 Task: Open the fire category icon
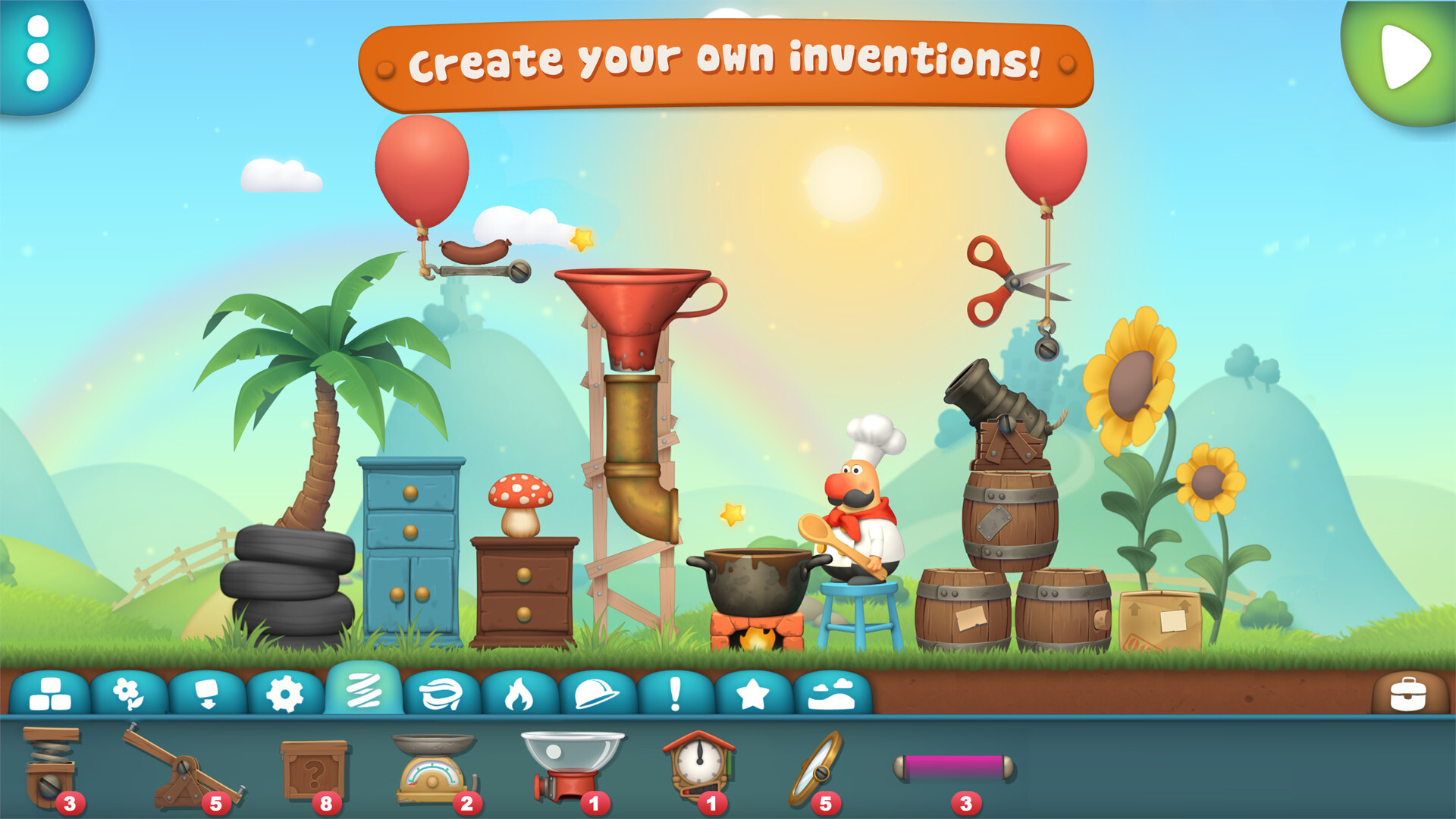pyautogui.click(x=519, y=694)
